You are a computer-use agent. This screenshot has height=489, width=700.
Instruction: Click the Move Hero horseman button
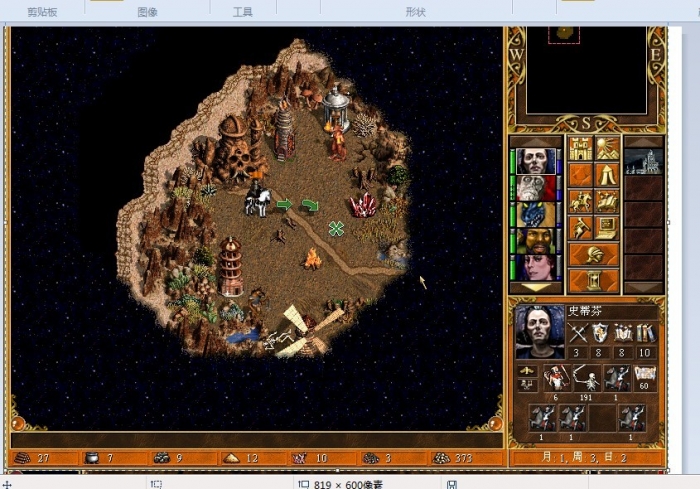(580, 202)
